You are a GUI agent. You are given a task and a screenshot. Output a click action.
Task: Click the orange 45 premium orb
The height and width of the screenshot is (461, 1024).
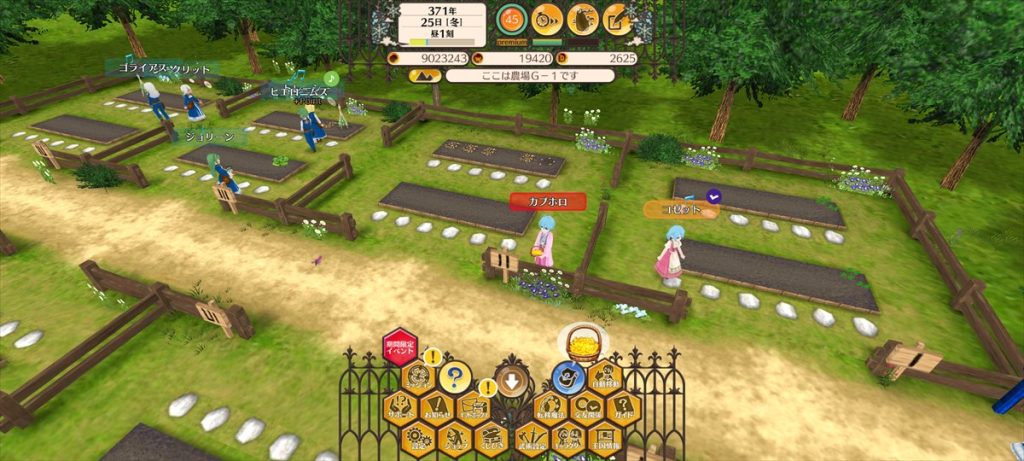(x=511, y=19)
